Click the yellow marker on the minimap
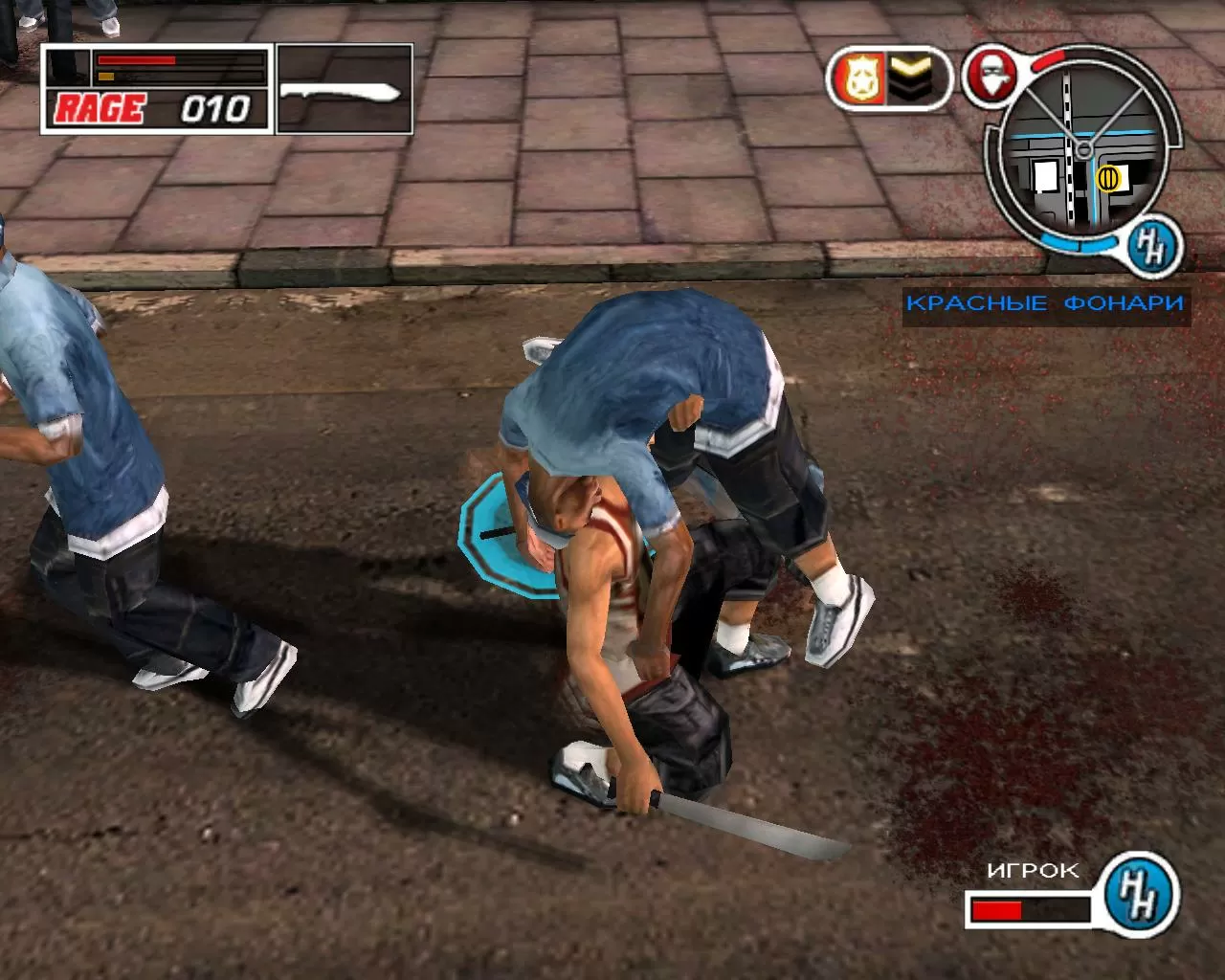The image size is (1225, 980). pyautogui.click(x=1108, y=176)
